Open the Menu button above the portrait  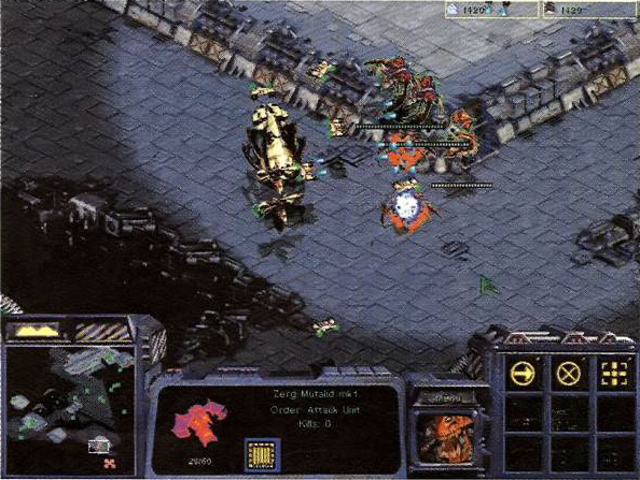point(447,397)
